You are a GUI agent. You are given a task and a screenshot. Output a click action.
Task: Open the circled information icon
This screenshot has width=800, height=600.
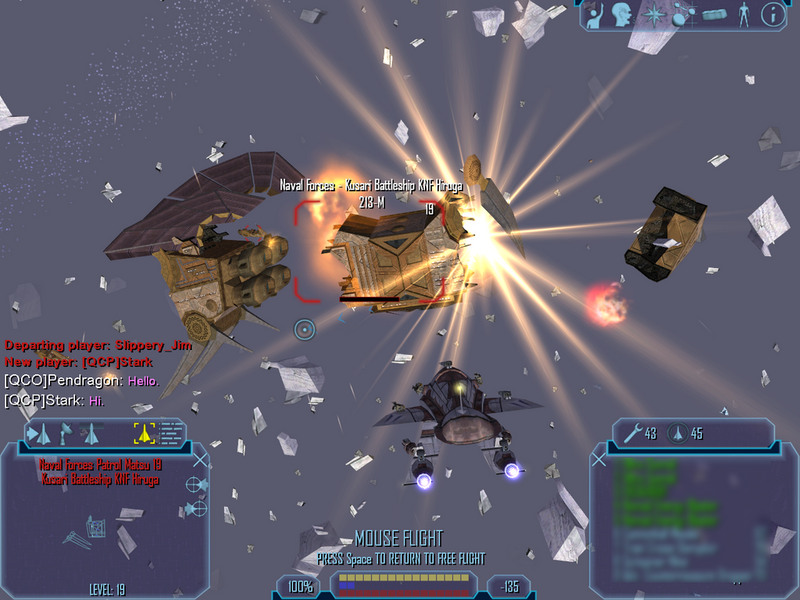772,14
